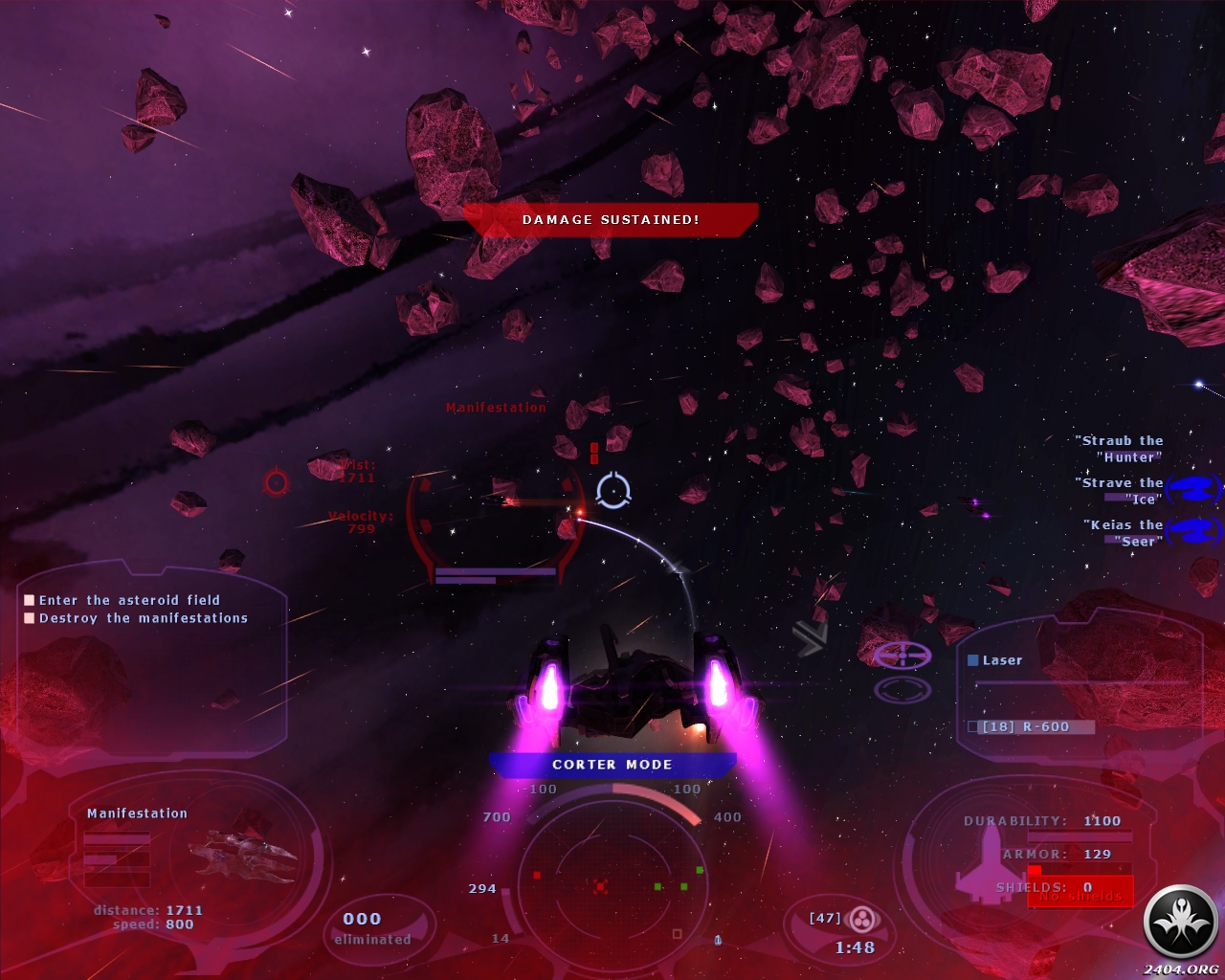Select wingman "Keias the Seer"
The width and height of the screenshot is (1225, 980).
pyautogui.click(x=1125, y=532)
